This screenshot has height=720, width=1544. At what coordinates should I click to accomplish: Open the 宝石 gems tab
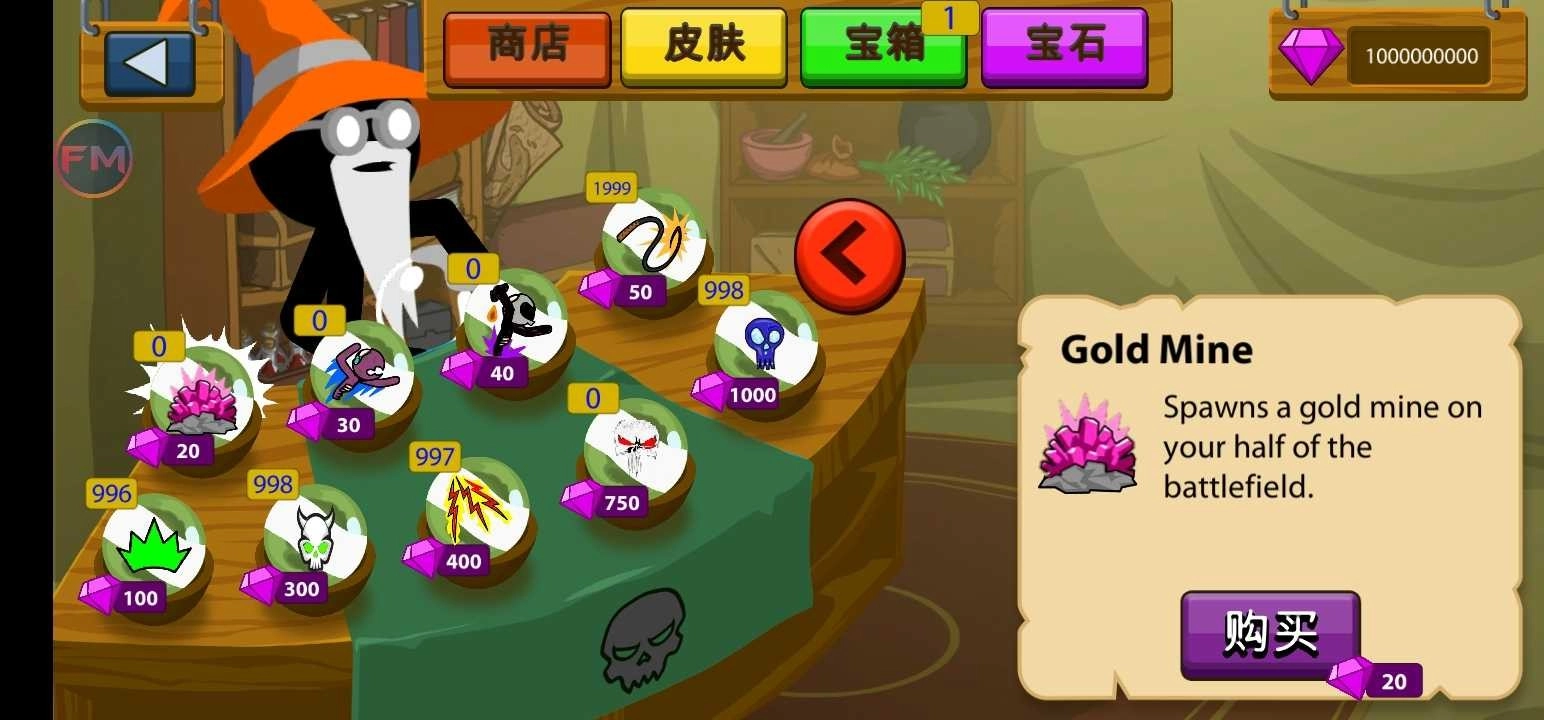click(1063, 45)
